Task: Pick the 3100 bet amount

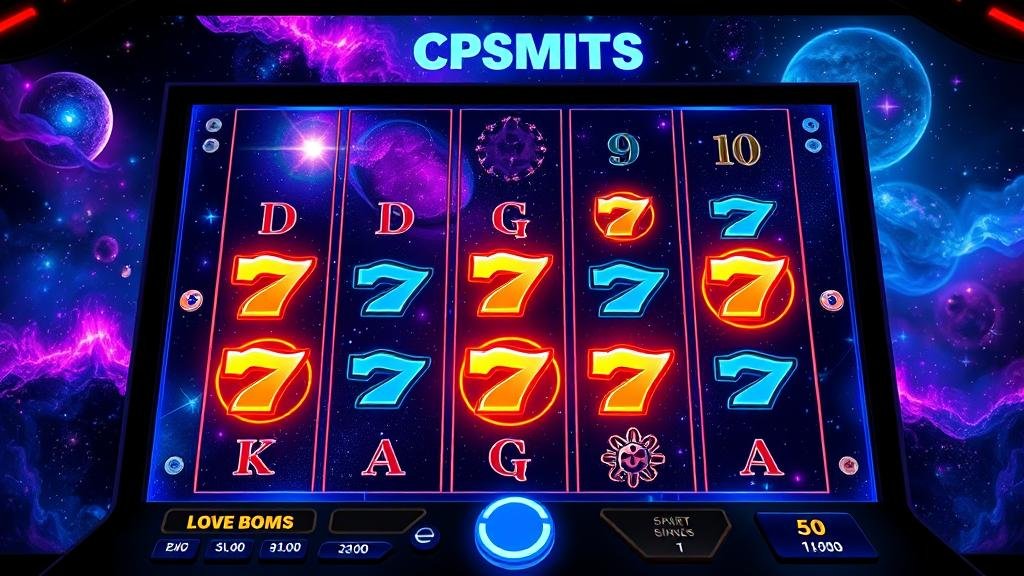Action: (284, 548)
